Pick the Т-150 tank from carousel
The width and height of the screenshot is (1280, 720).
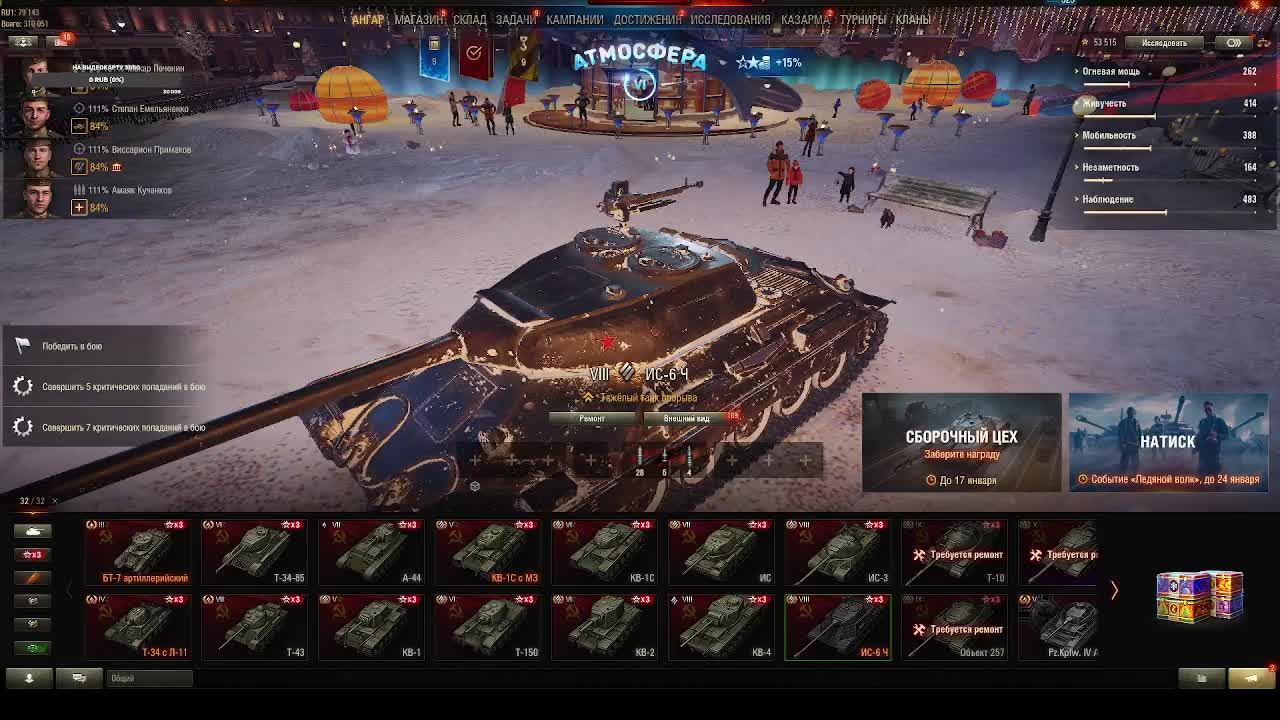point(488,627)
